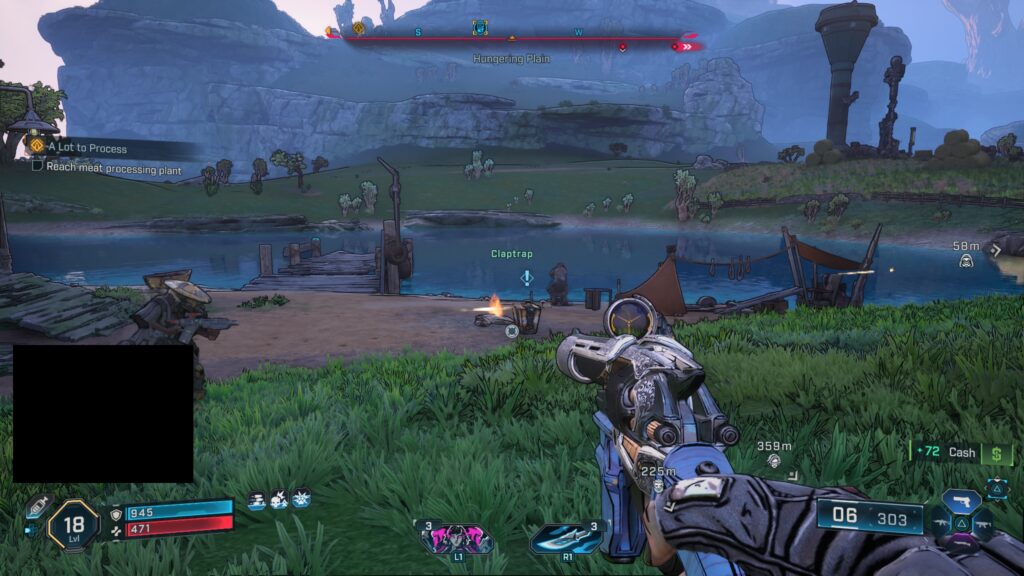
Task: Open the level 18 character badge
Action: point(73,523)
